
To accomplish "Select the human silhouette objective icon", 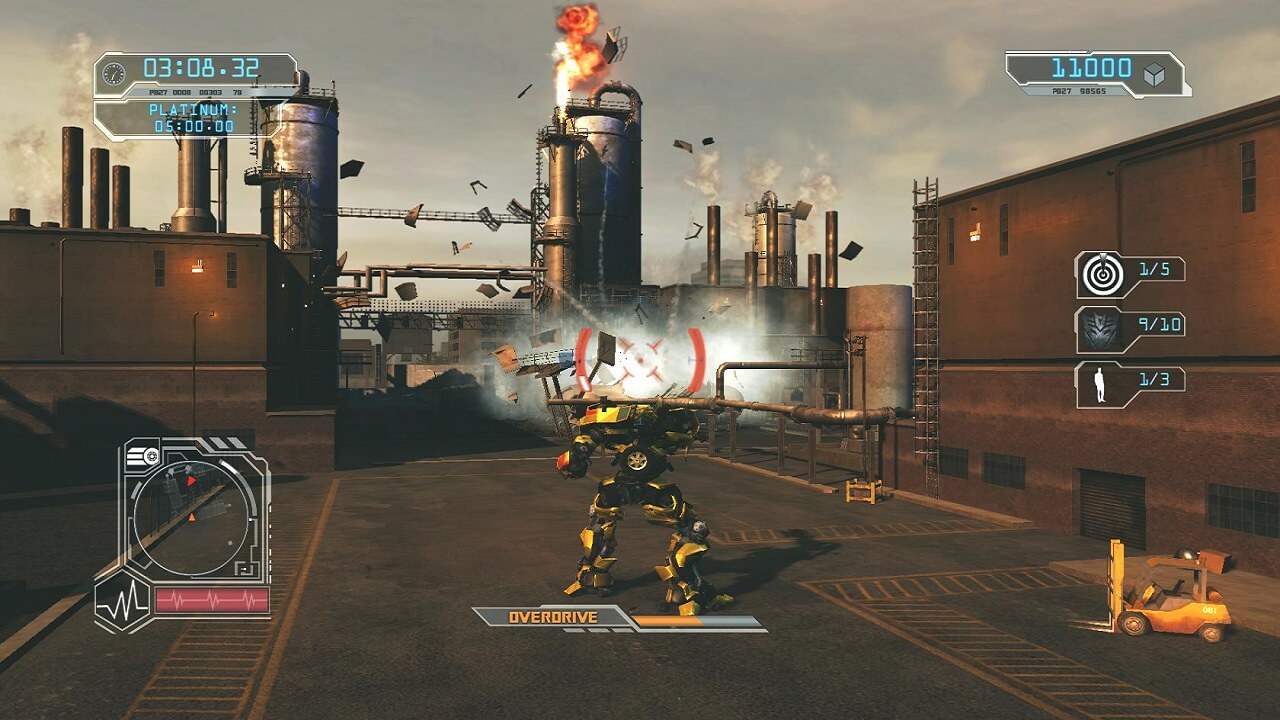I will coord(1101,385).
